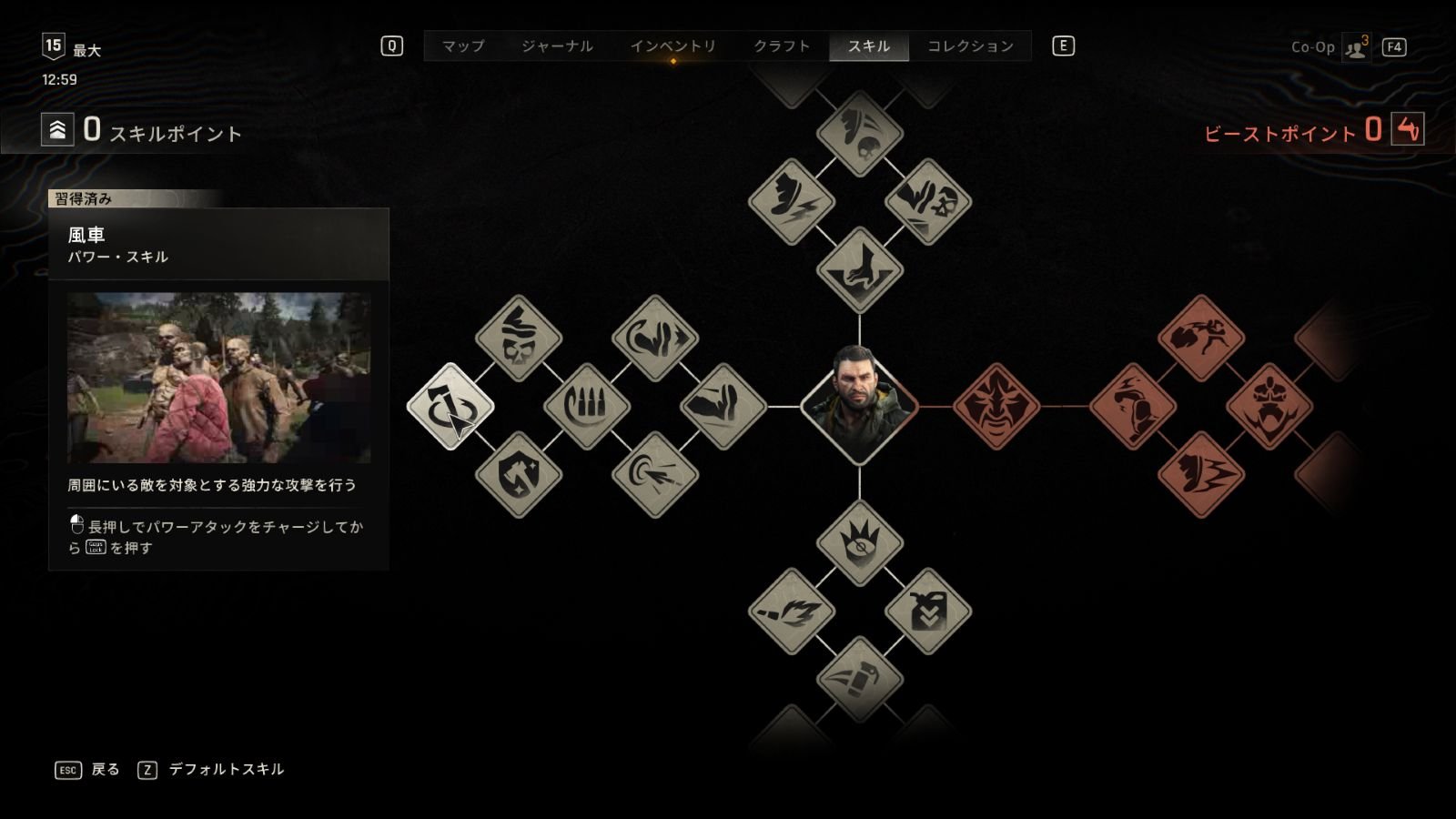Open the ジャーナル tab
This screenshot has height=819, width=1456.
557,46
